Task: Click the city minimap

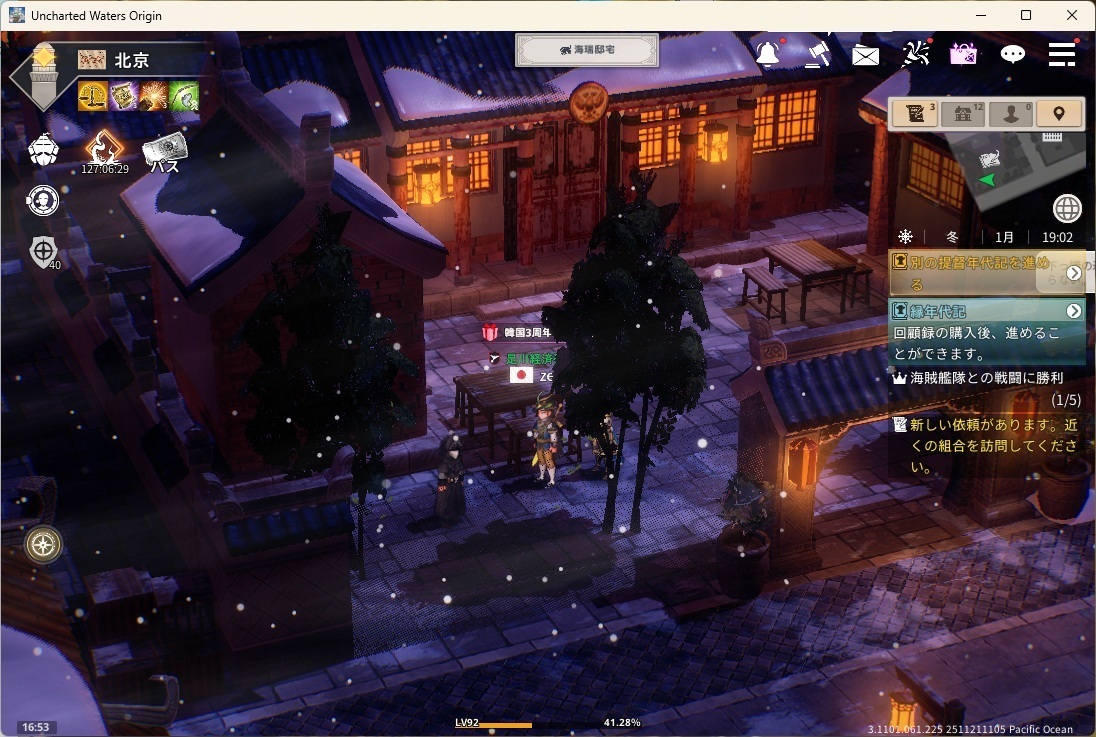Action: pyautogui.click(x=1020, y=167)
